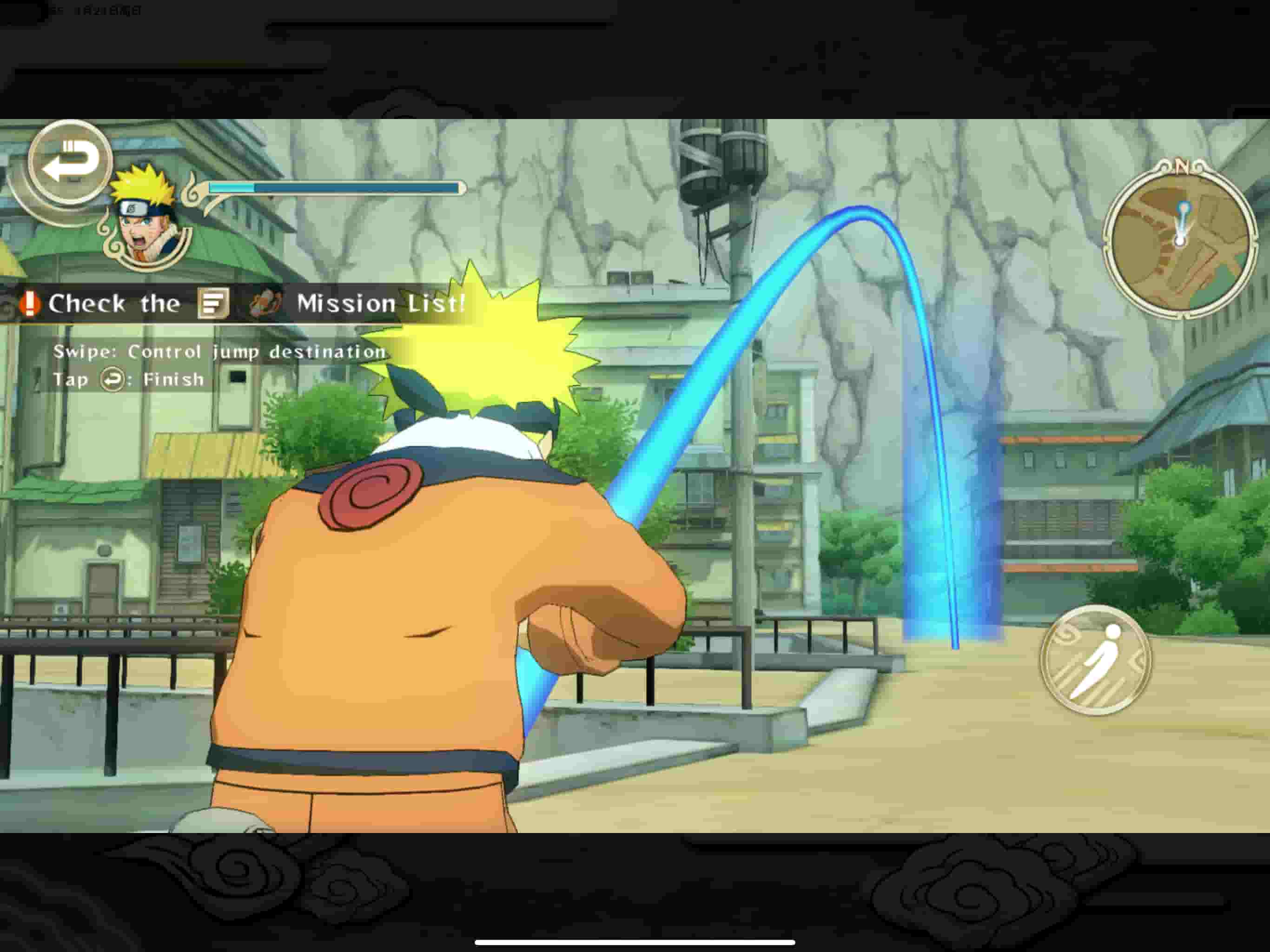
Task: Activate the jump figure action button
Action: tap(1096, 661)
